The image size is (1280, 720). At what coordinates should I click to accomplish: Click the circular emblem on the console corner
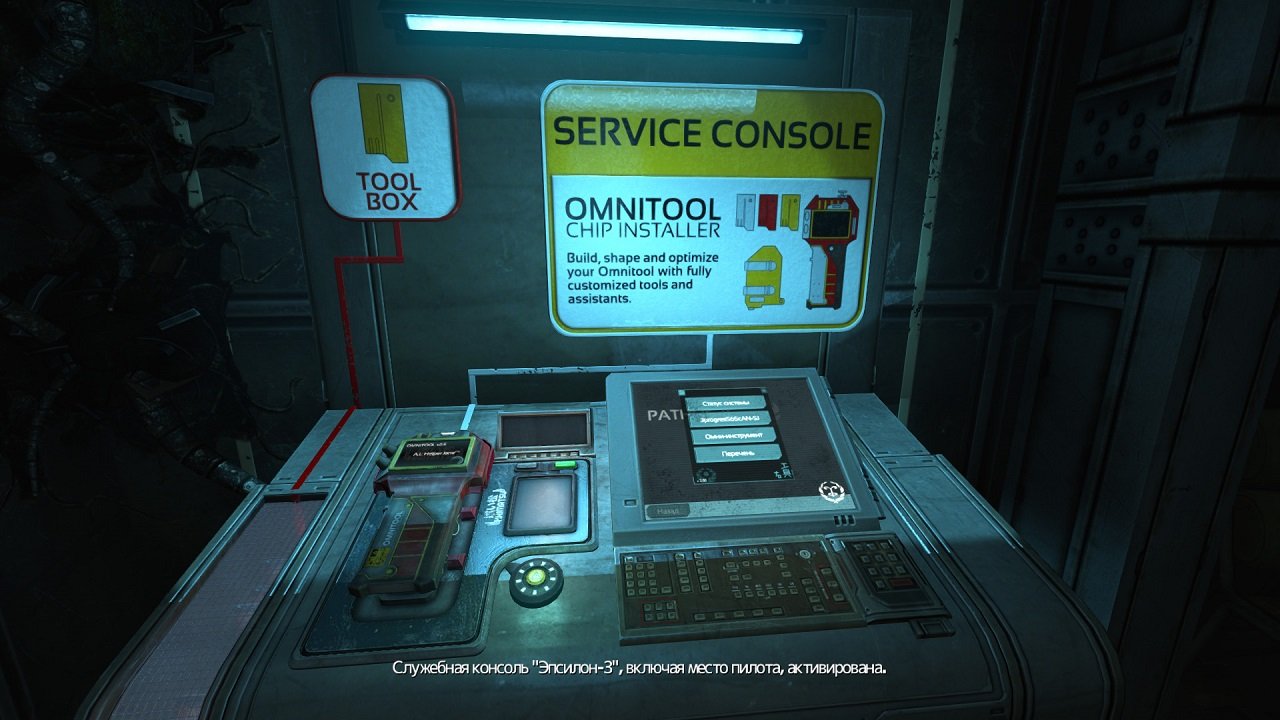click(832, 490)
